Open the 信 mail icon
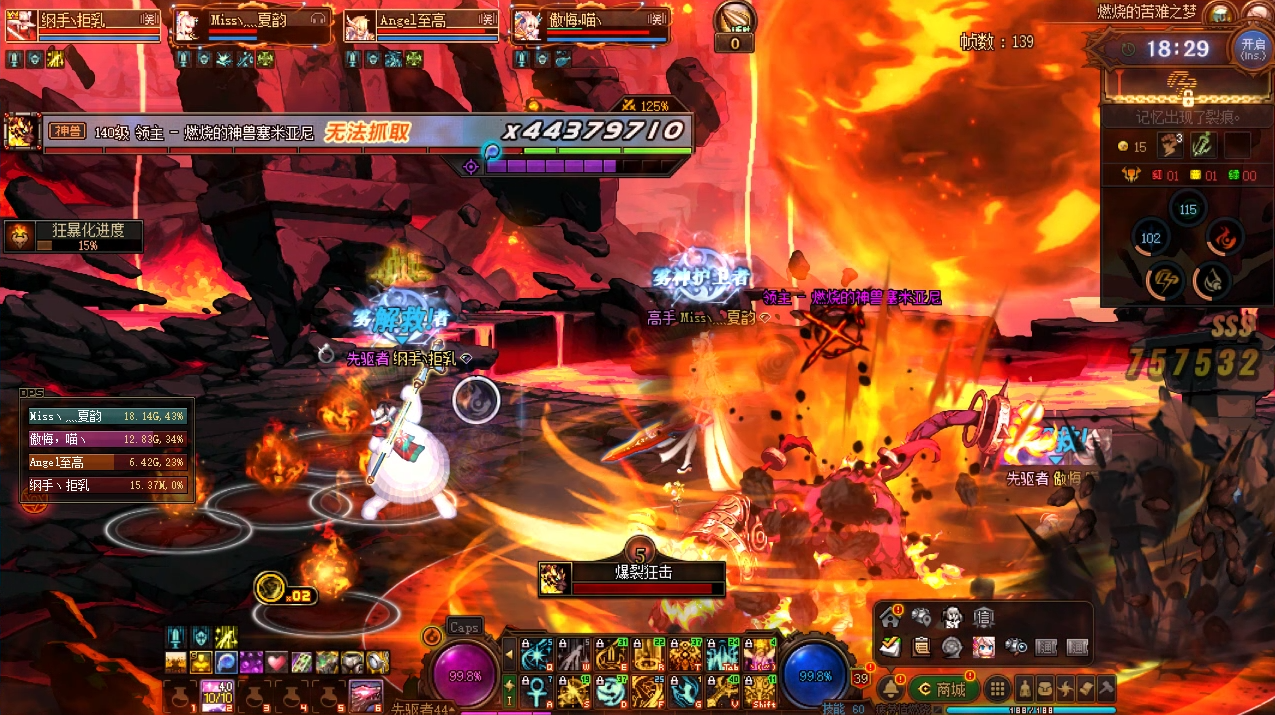 [984, 618]
